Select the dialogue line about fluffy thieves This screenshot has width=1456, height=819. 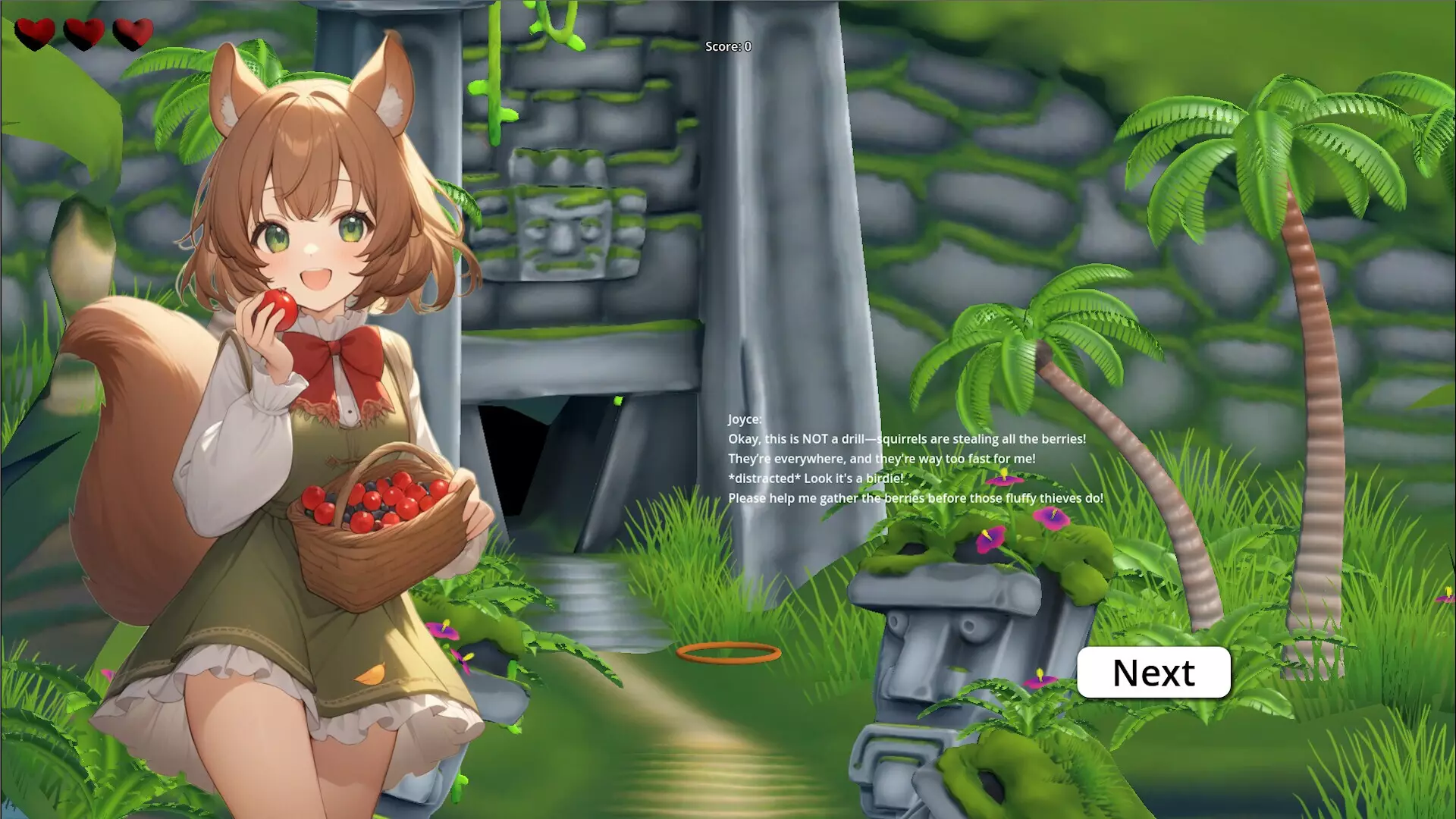pos(915,498)
